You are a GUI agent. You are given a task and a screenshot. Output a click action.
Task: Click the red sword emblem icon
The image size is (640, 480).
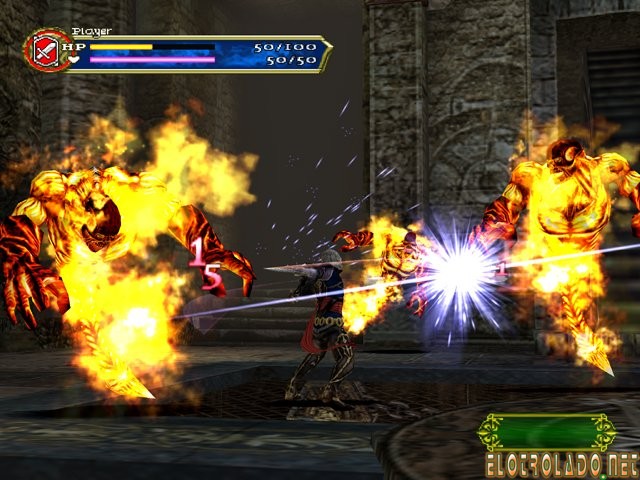[x=46, y=50]
